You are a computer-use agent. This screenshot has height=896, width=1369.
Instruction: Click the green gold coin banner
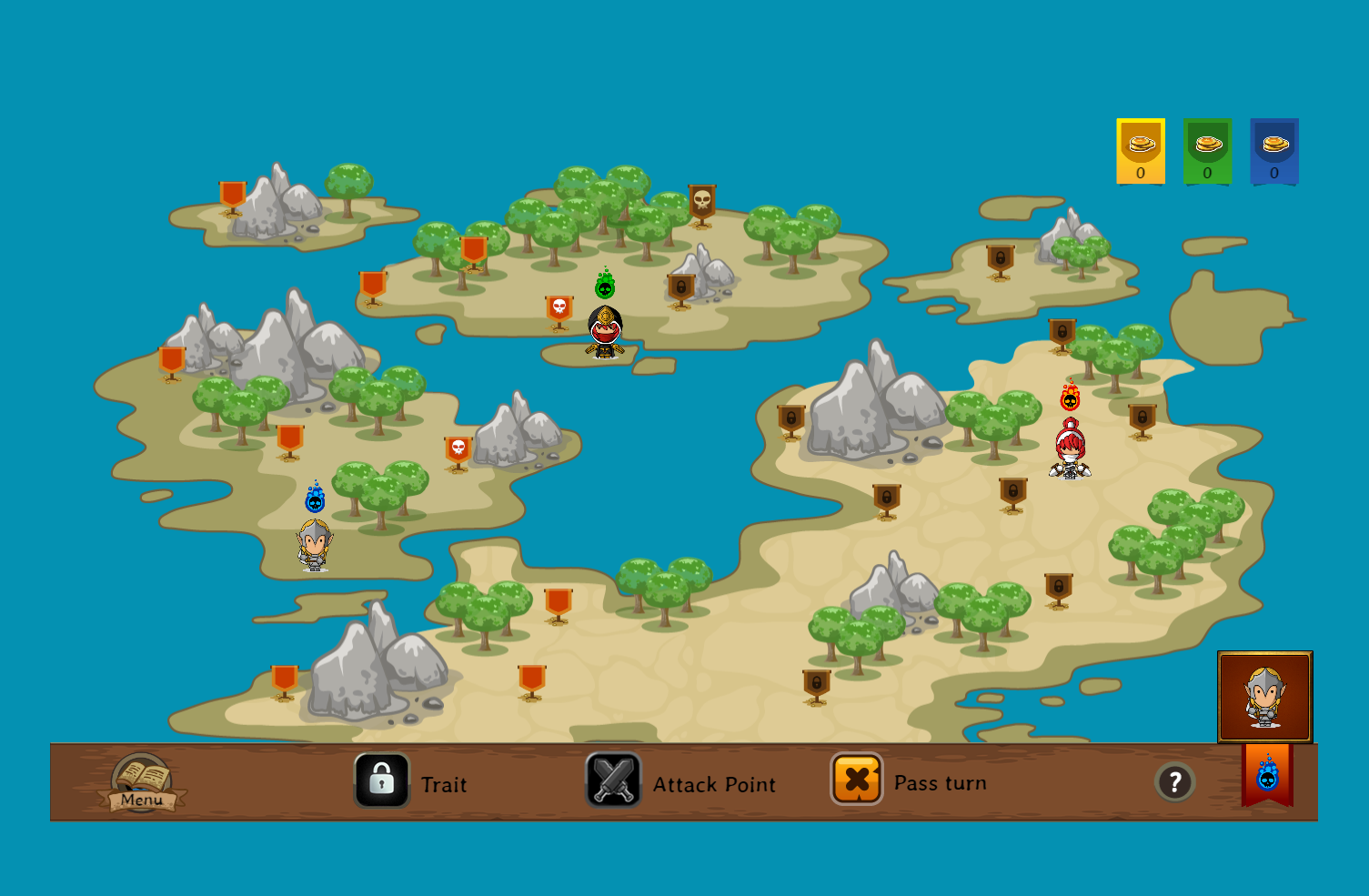pos(1208,151)
